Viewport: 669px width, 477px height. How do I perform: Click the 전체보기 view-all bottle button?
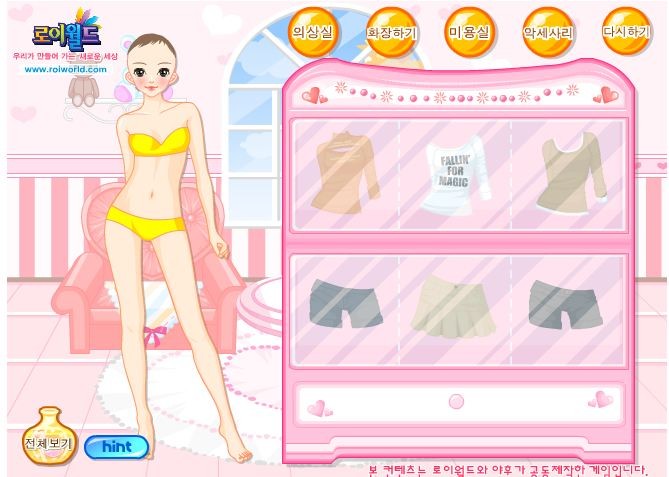tap(51, 437)
